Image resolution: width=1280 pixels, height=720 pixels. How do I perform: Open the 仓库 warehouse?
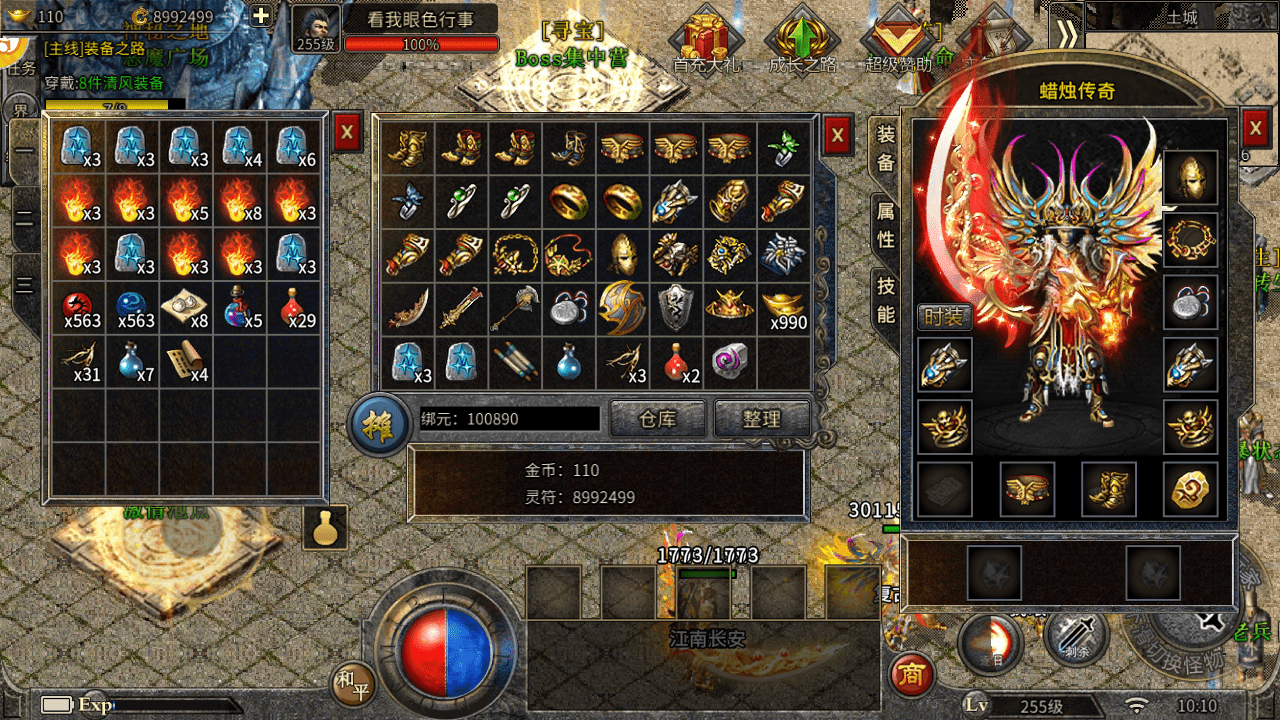(x=657, y=419)
